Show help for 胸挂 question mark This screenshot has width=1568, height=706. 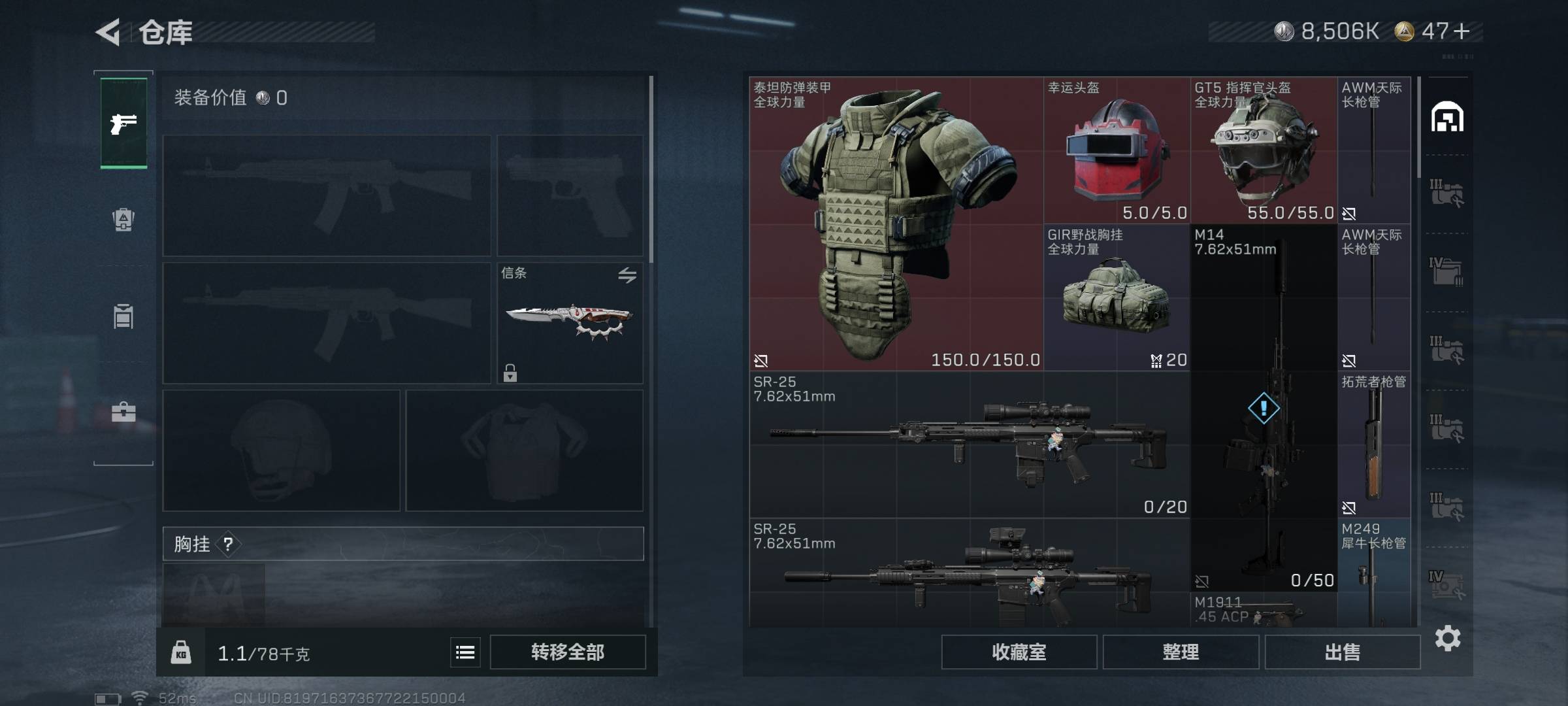(228, 544)
